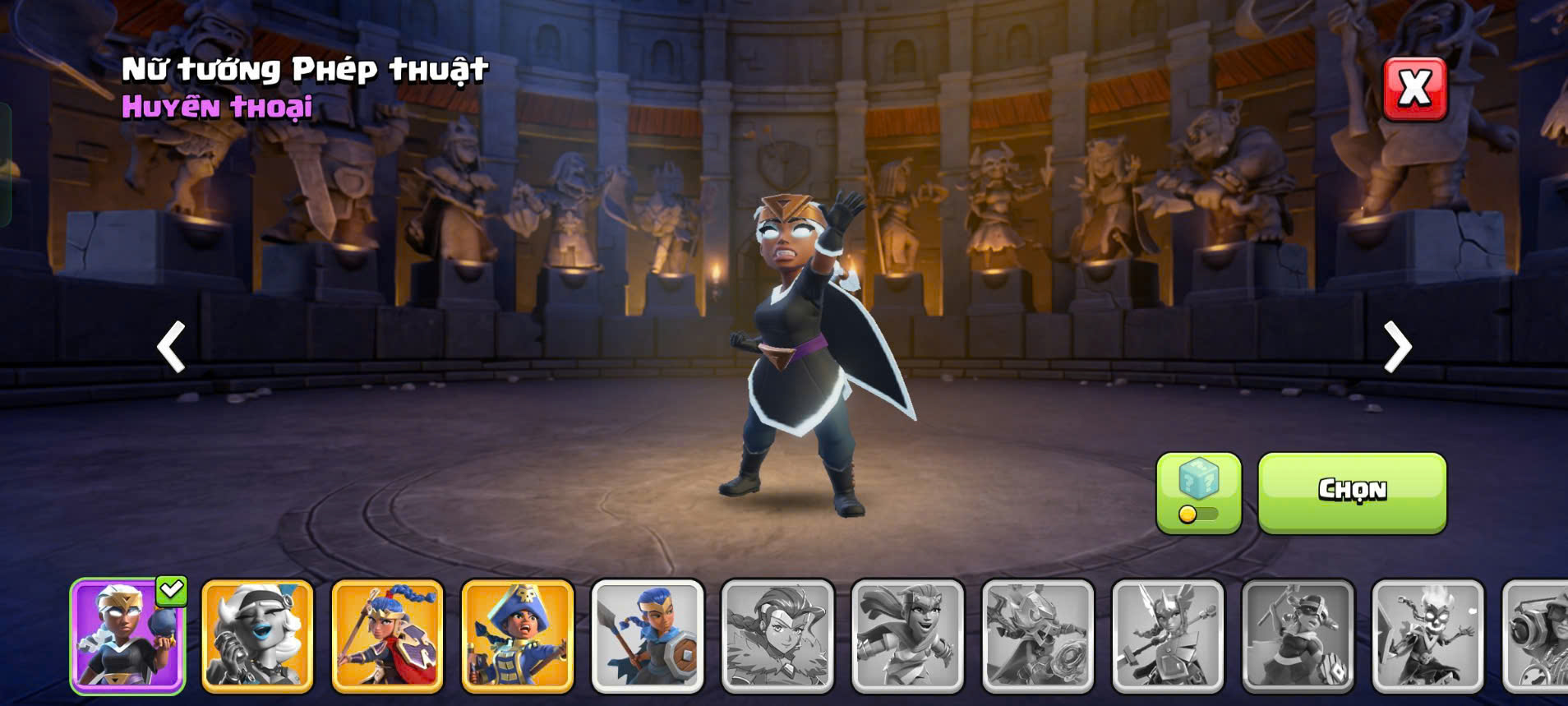This screenshot has width=1568, height=706.
Task: Go to the next hero with right arrow
Action: pos(1396,347)
